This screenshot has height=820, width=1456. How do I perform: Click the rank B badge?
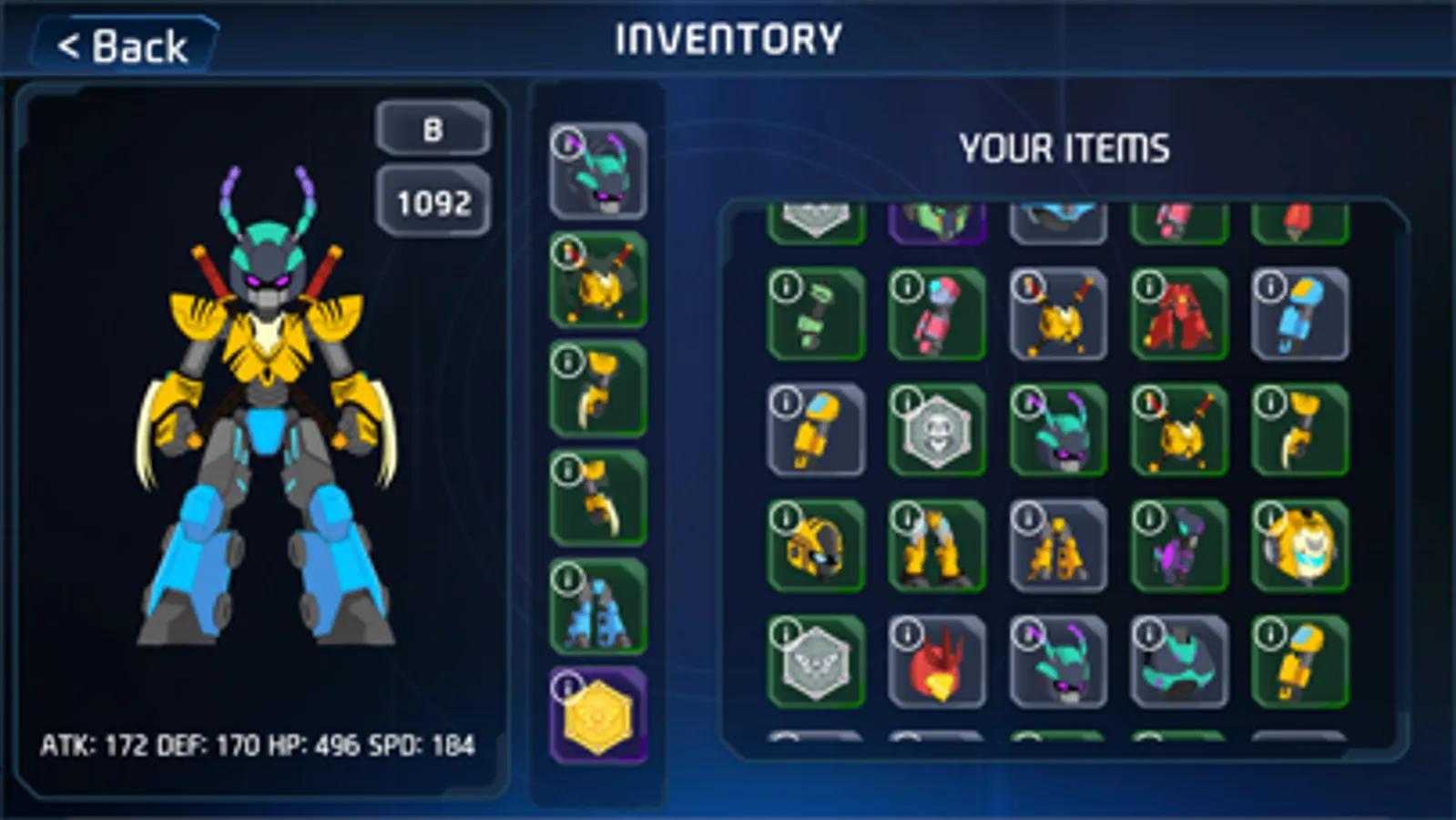pos(433,128)
